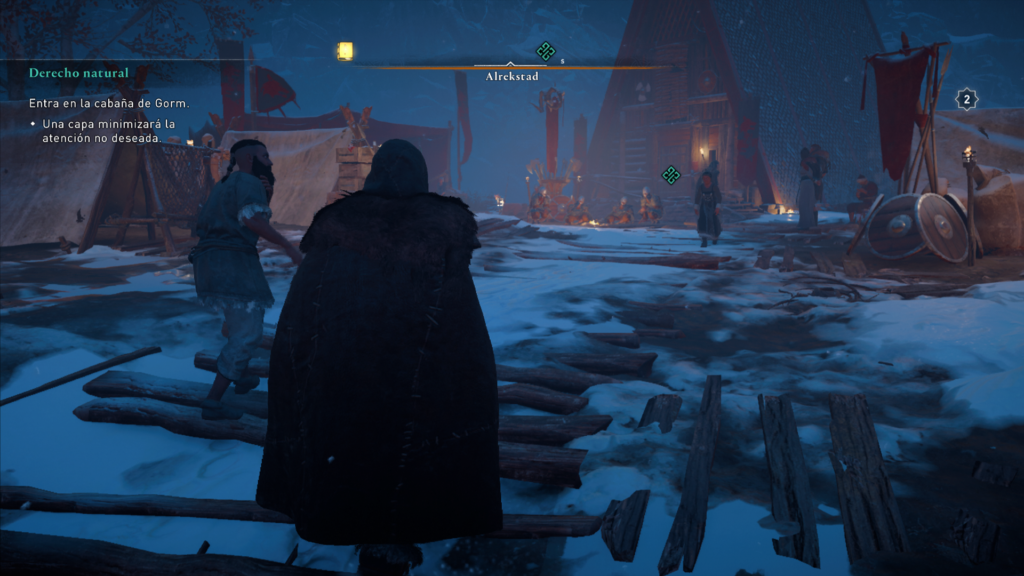Click the green diamond waypoint near the hut
This screenshot has width=1024, height=576.
point(671,175)
